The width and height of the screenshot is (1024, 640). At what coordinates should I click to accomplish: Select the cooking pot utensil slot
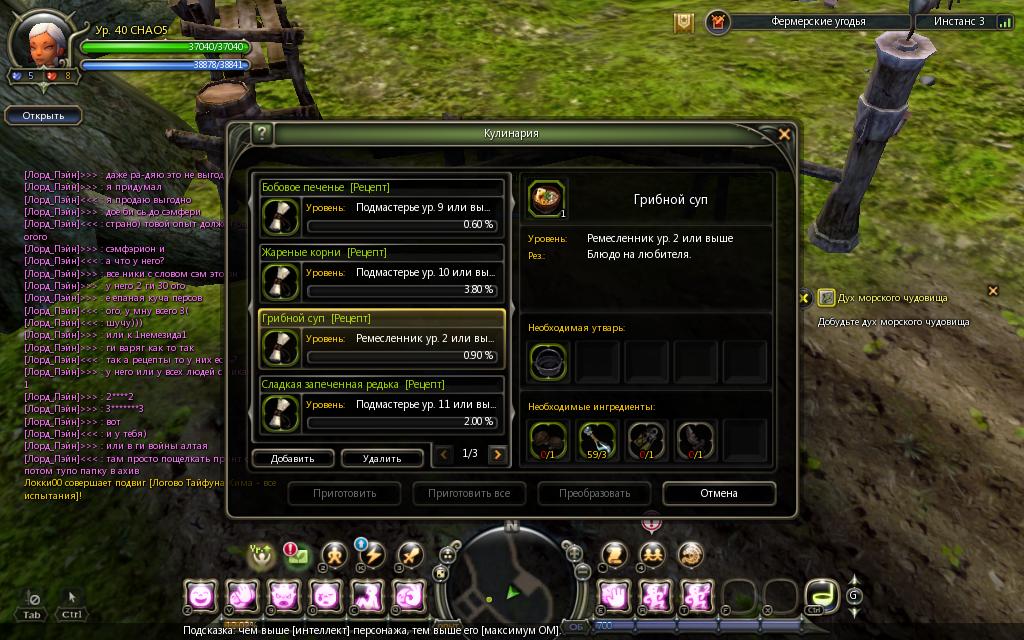point(549,360)
